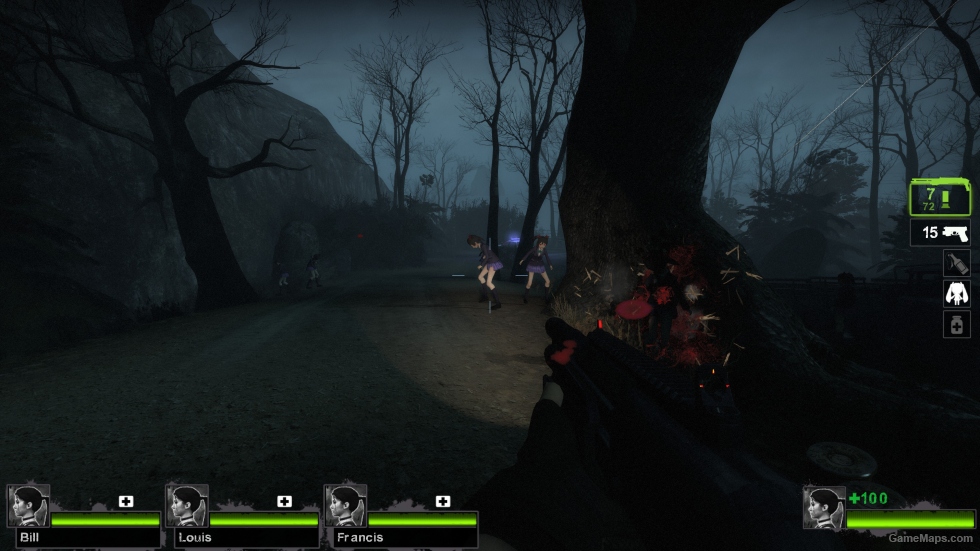The width and height of the screenshot is (980, 551).
Task: Equip the molotov cocktail slot
Action: click(957, 263)
